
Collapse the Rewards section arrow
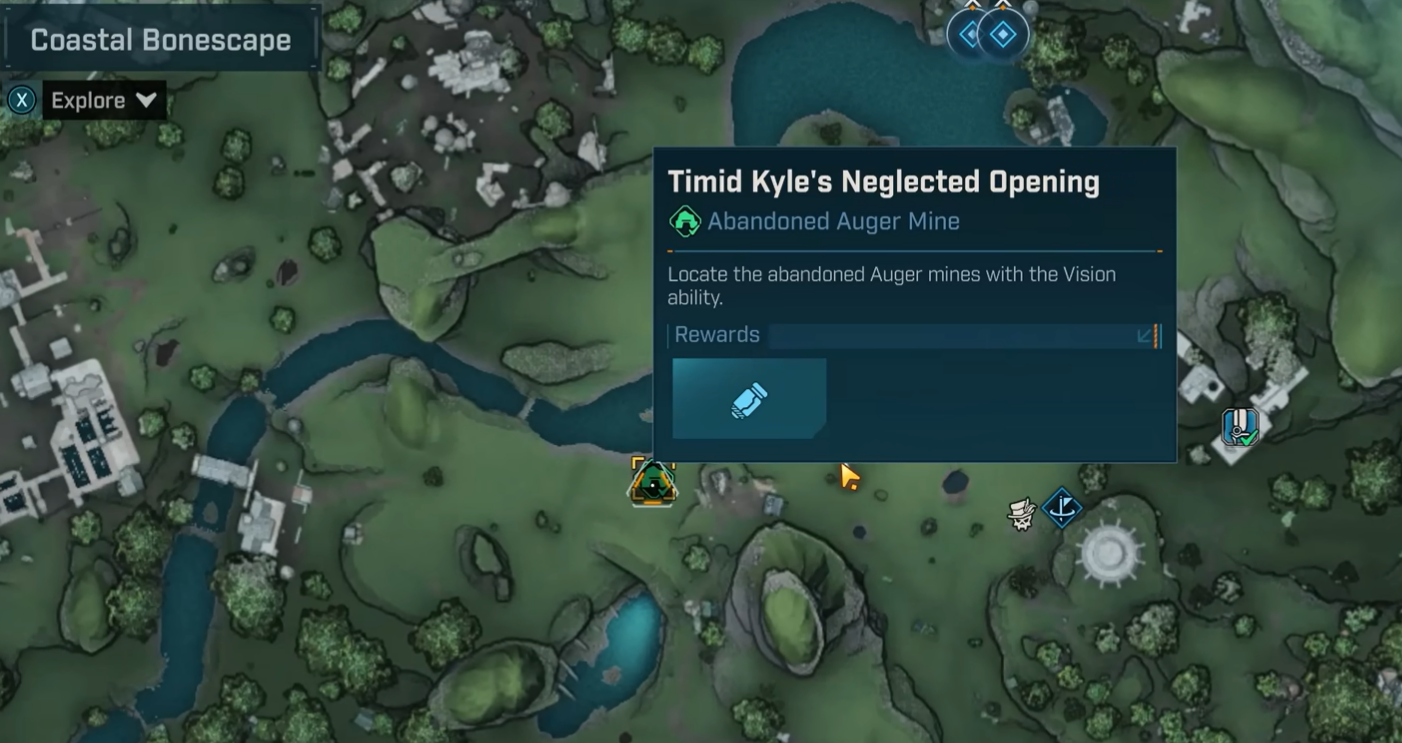pos(1146,336)
